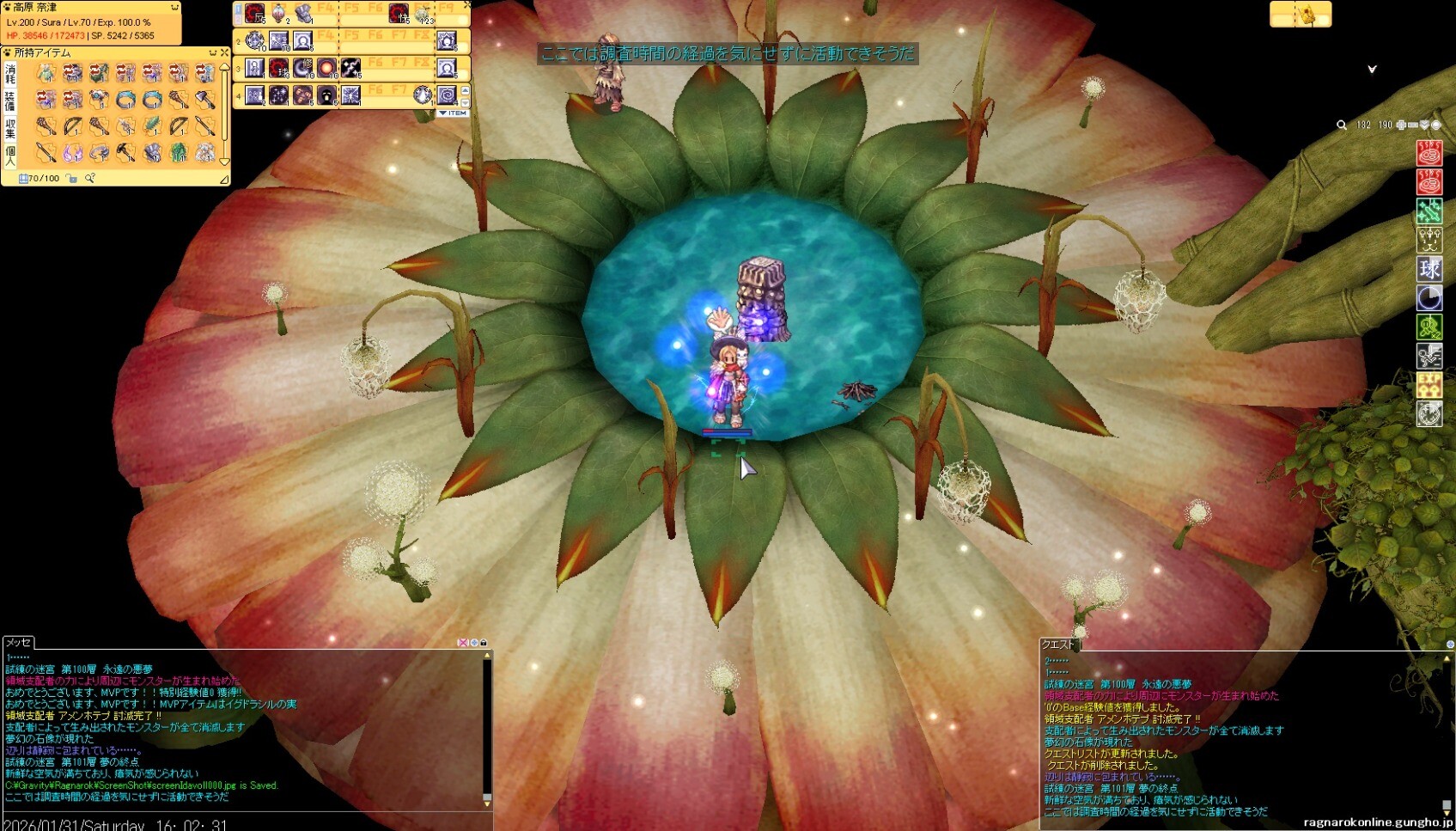Select the メッセ chat tab
Image resolution: width=1456 pixels, height=831 pixels.
(18, 643)
